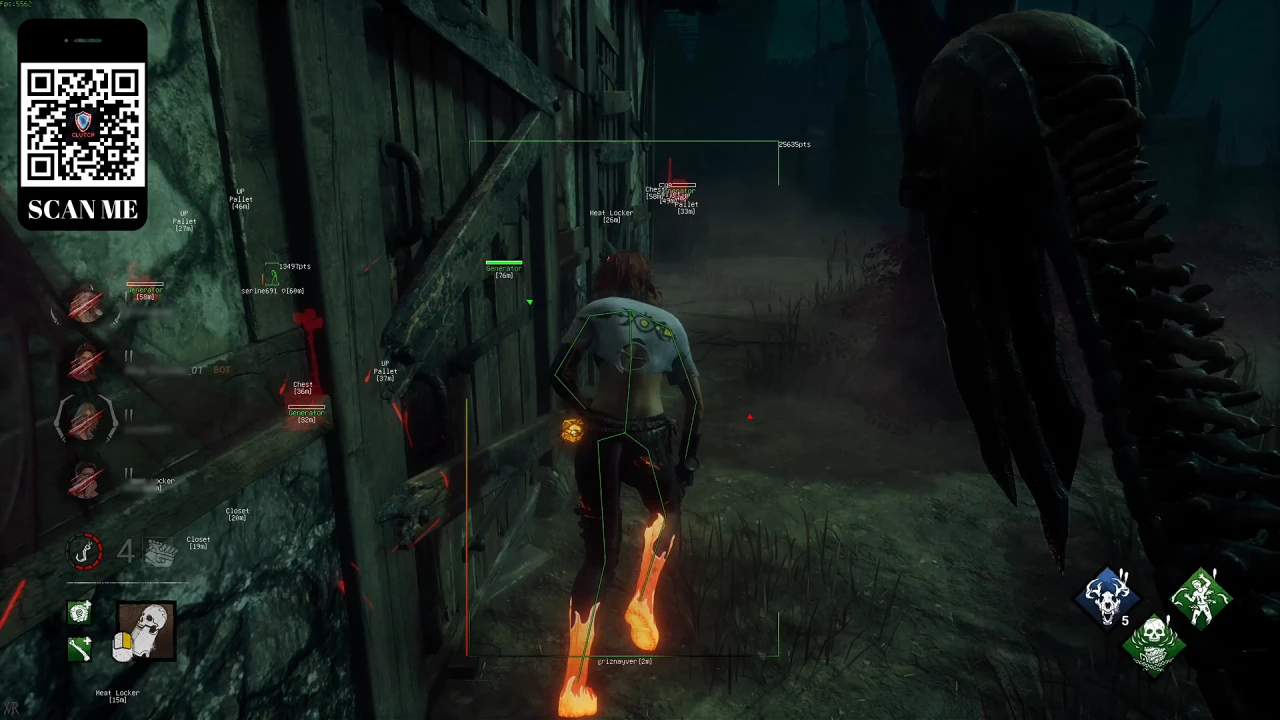Image resolution: width=1280 pixels, height=720 pixels.
Task: Click the FPS counter at top left
Action: click(17, 4)
